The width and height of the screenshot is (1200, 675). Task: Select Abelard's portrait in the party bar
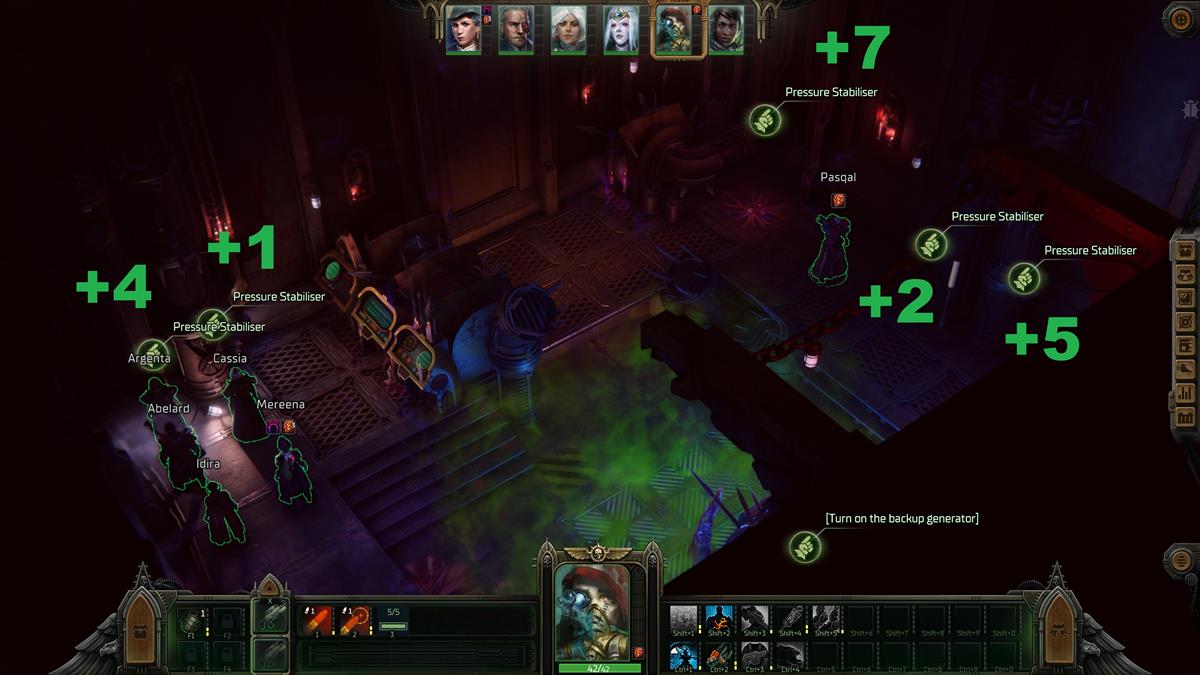point(516,30)
